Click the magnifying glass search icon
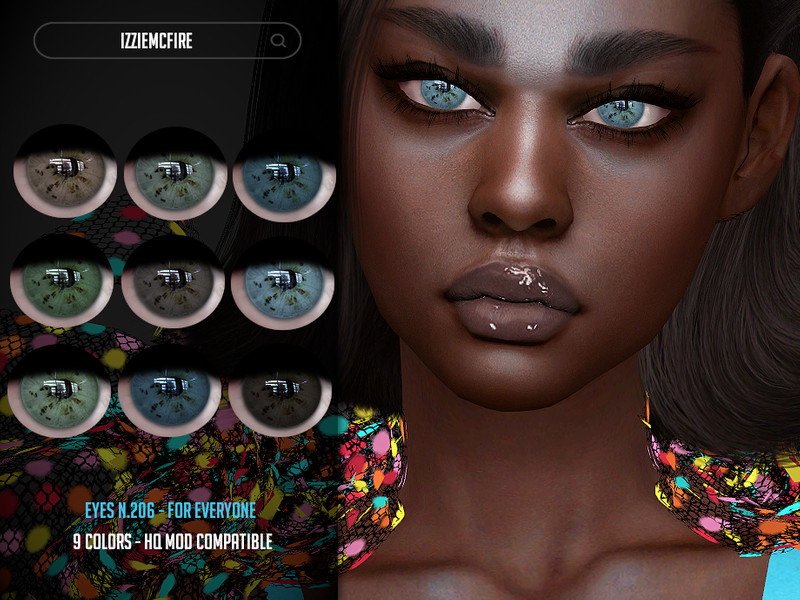 pyautogui.click(x=279, y=41)
